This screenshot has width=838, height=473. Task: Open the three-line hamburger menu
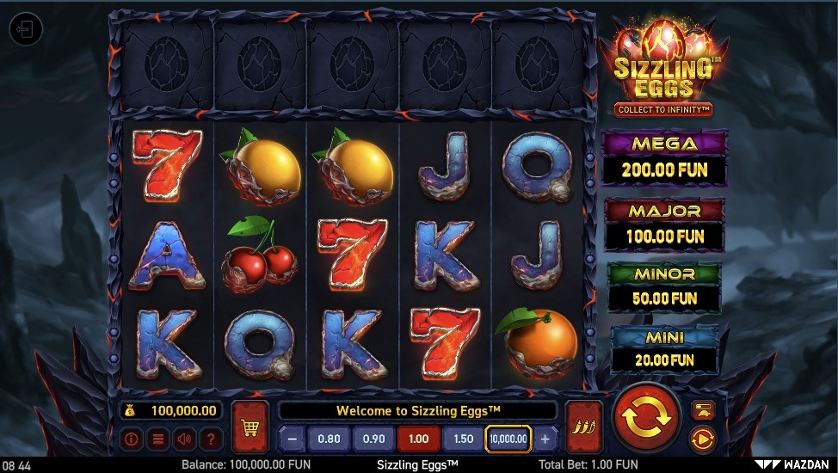pos(157,438)
